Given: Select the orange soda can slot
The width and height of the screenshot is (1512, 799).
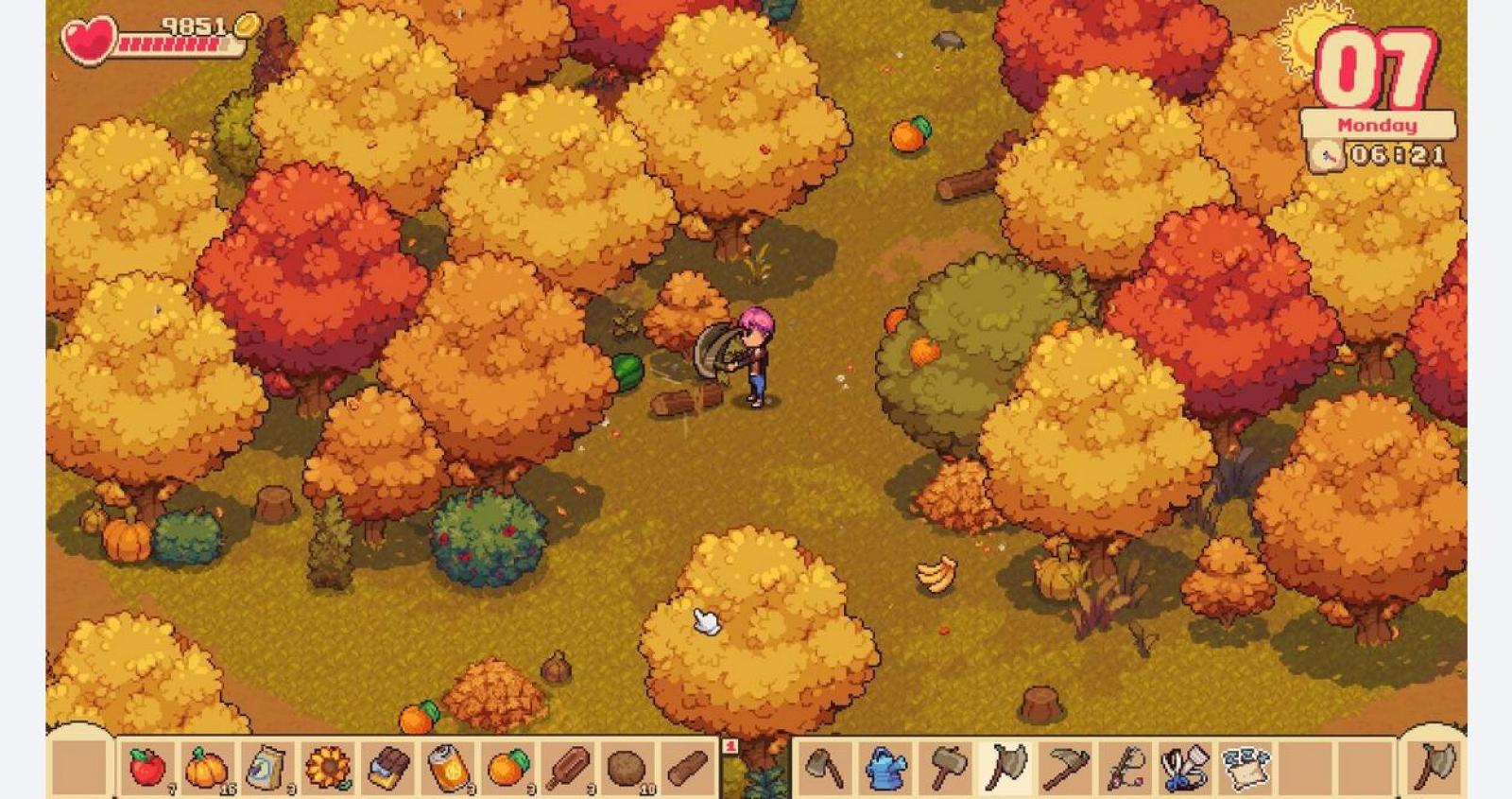Looking at the screenshot, I should [449, 767].
